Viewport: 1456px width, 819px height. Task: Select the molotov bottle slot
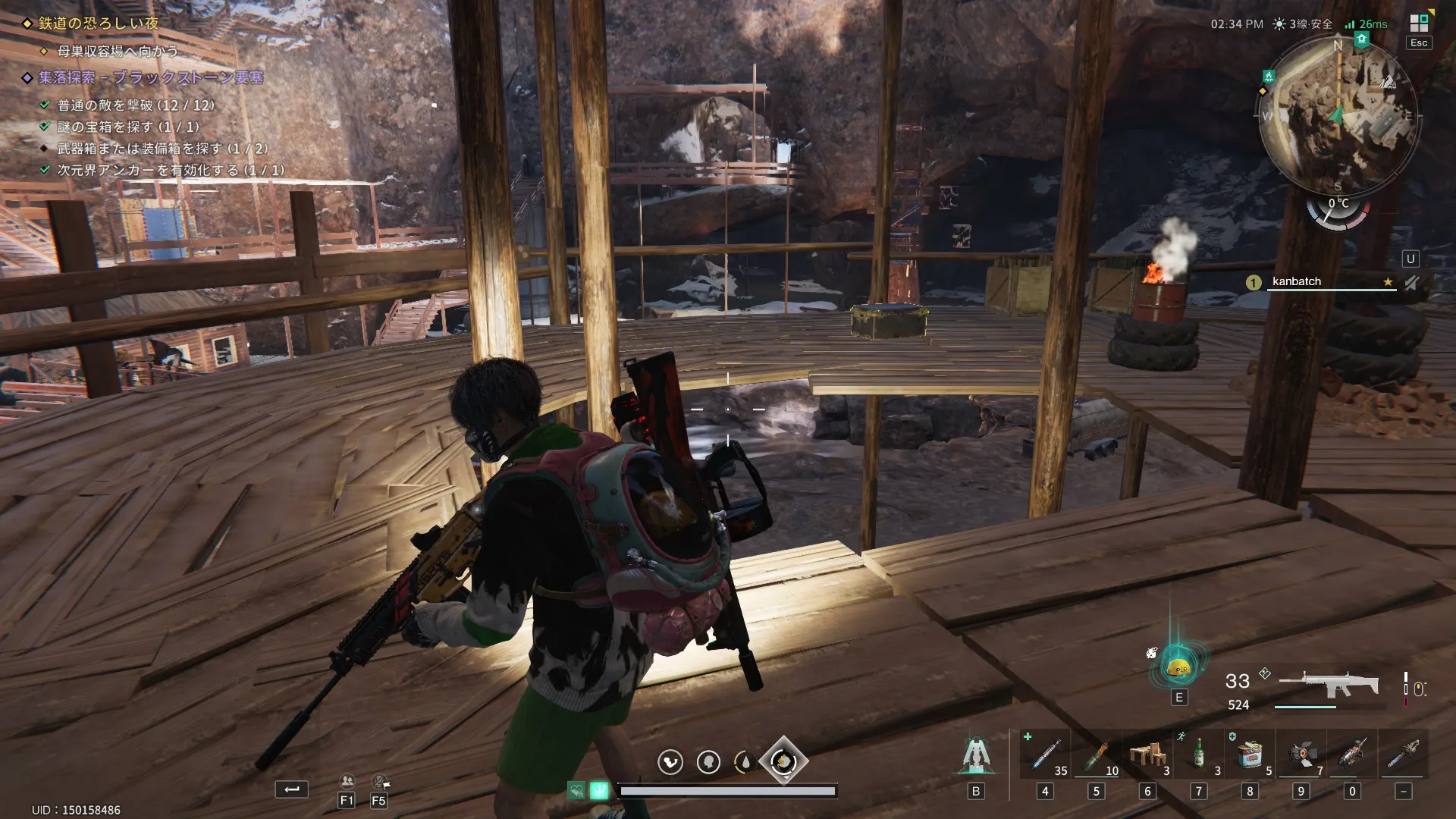coord(1096,755)
